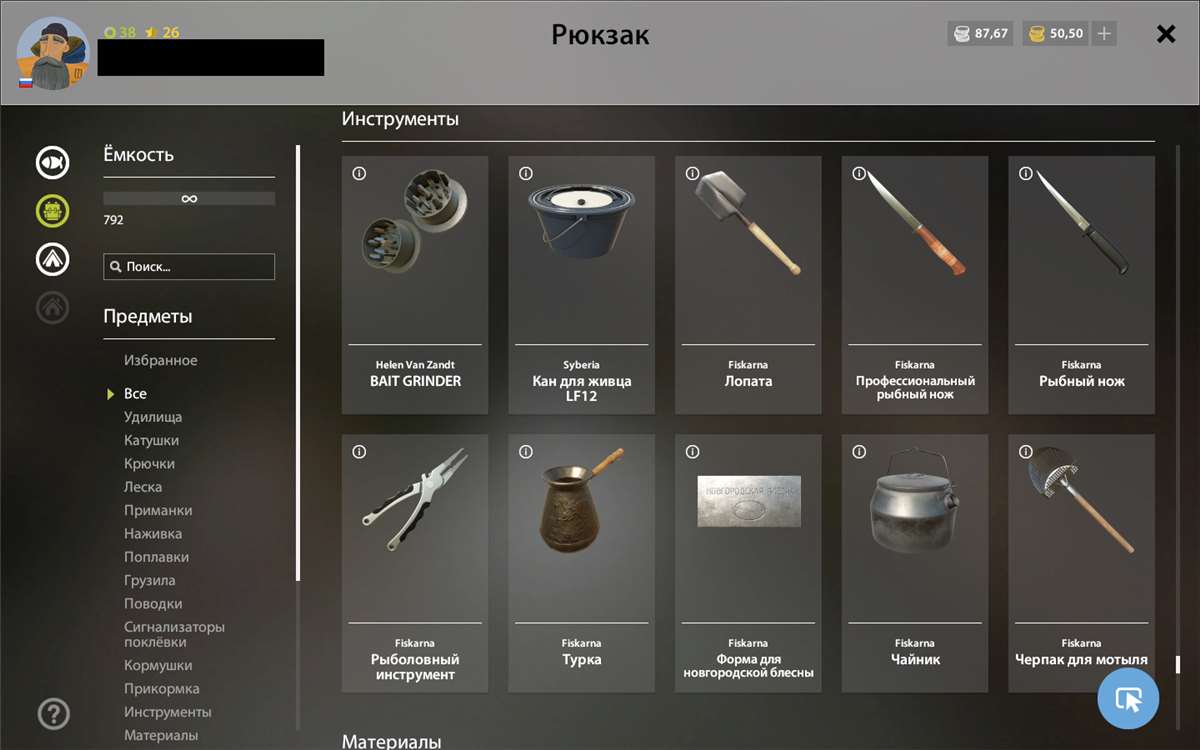Click the search field in backpack
Image resolution: width=1200 pixels, height=750 pixels.
pyautogui.click(x=189, y=267)
